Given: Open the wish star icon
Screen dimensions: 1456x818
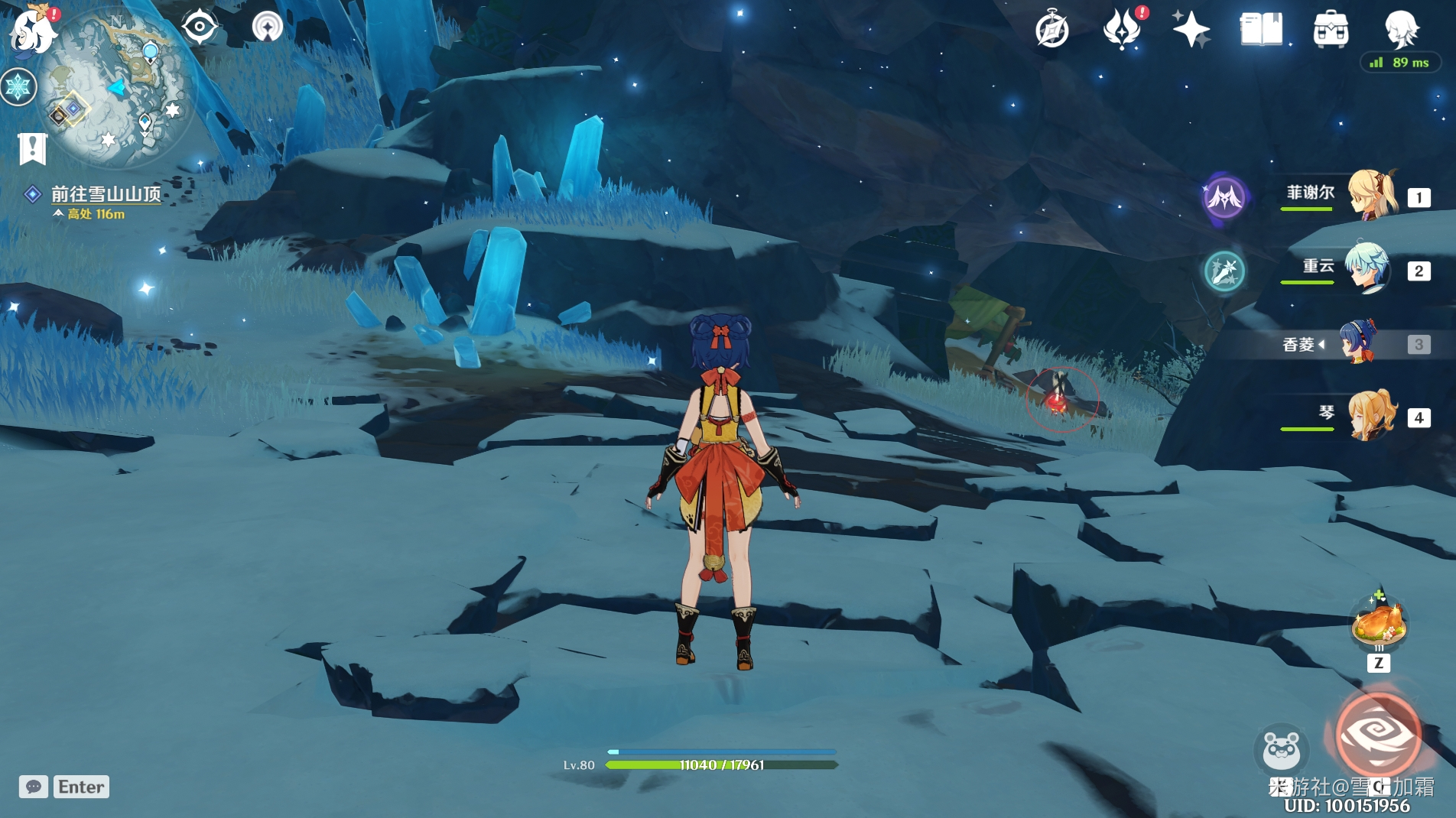Looking at the screenshot, I should (x=1191, y=31).
